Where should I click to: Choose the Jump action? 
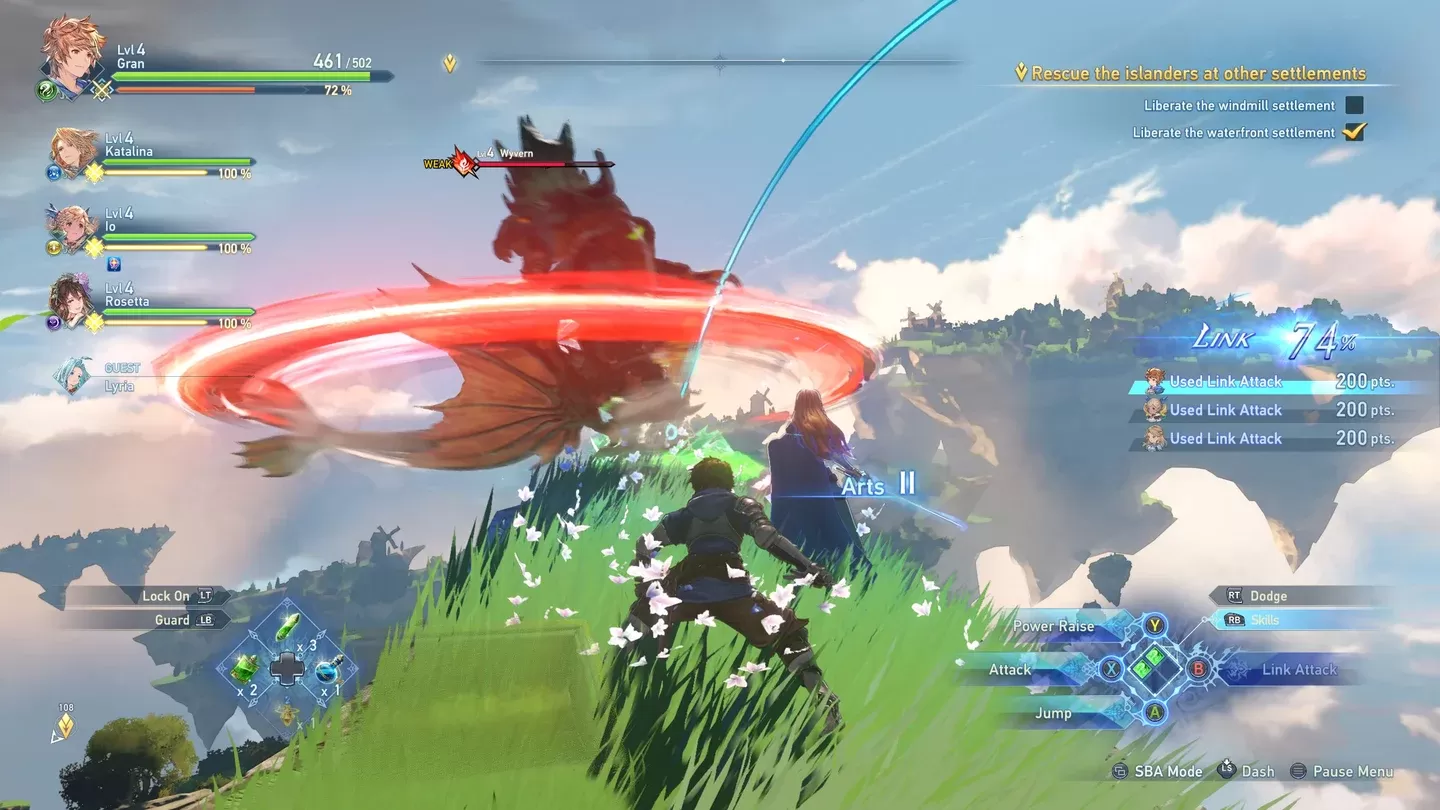pos(1053,713)
